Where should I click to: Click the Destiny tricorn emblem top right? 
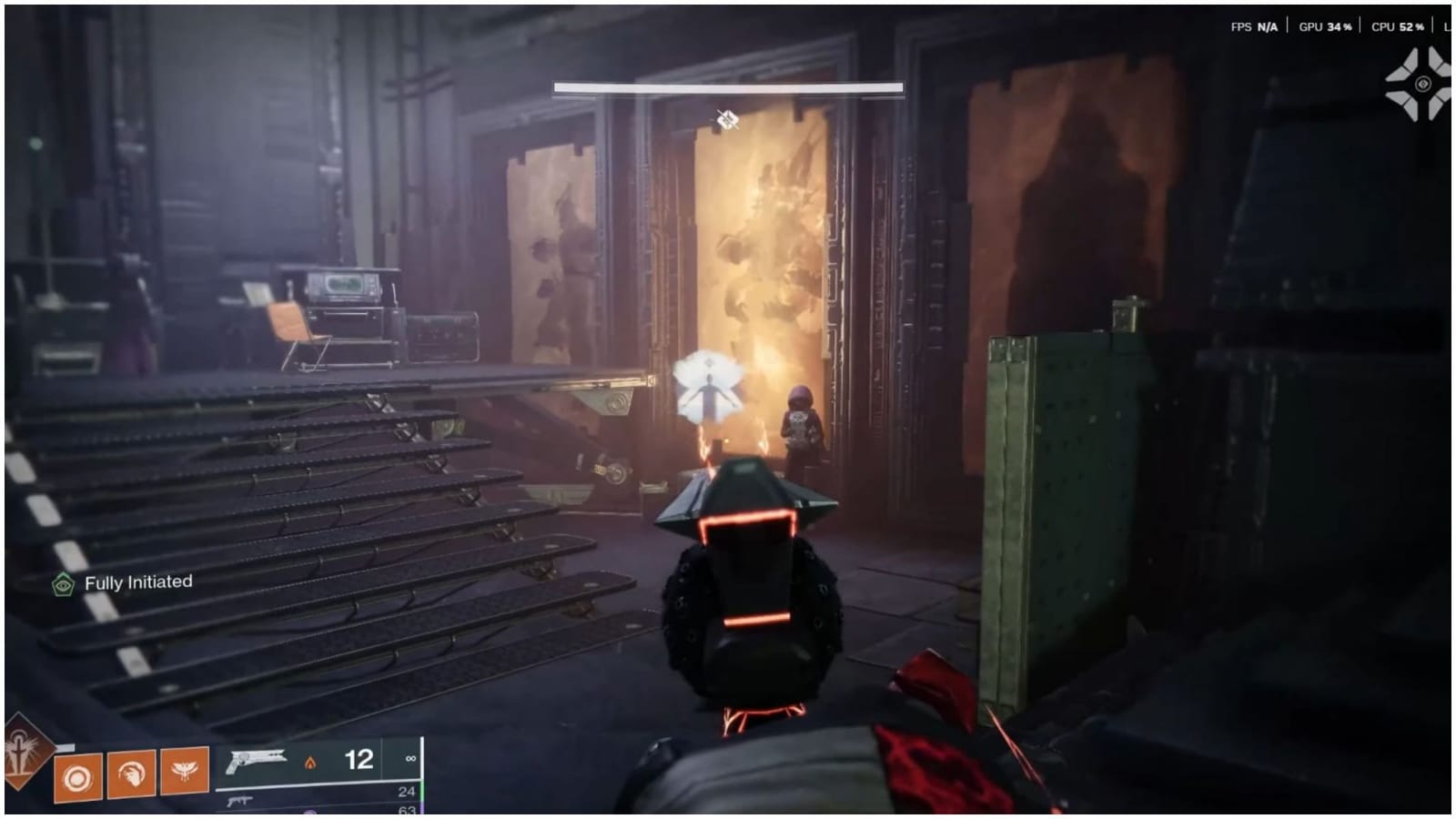point(1421,83)
